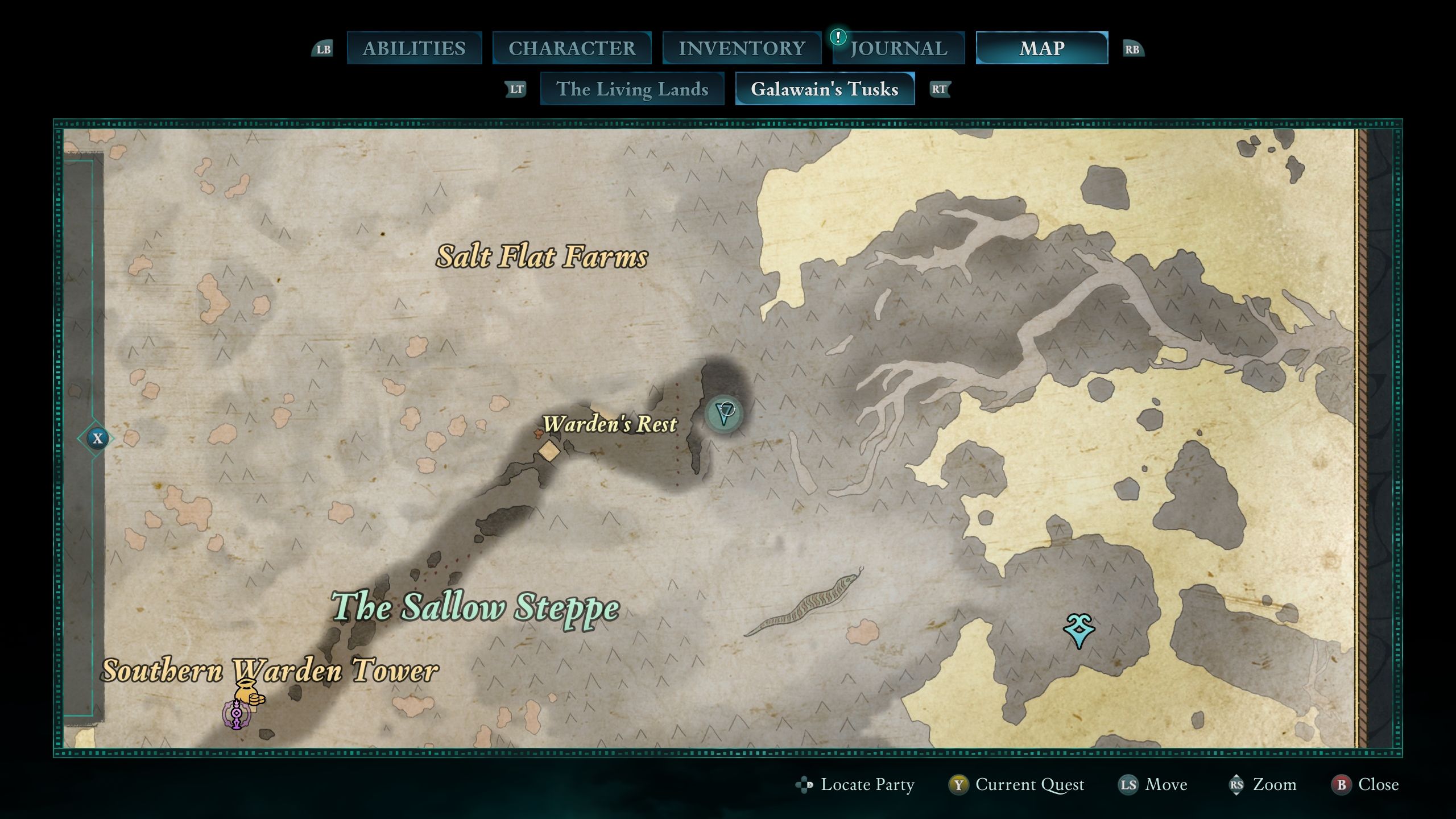Viewport: 1456px width, 819px height.
Task: Click the Warden's Rest diamond marker
Action: pyautogui.click(x=549, y=450)
